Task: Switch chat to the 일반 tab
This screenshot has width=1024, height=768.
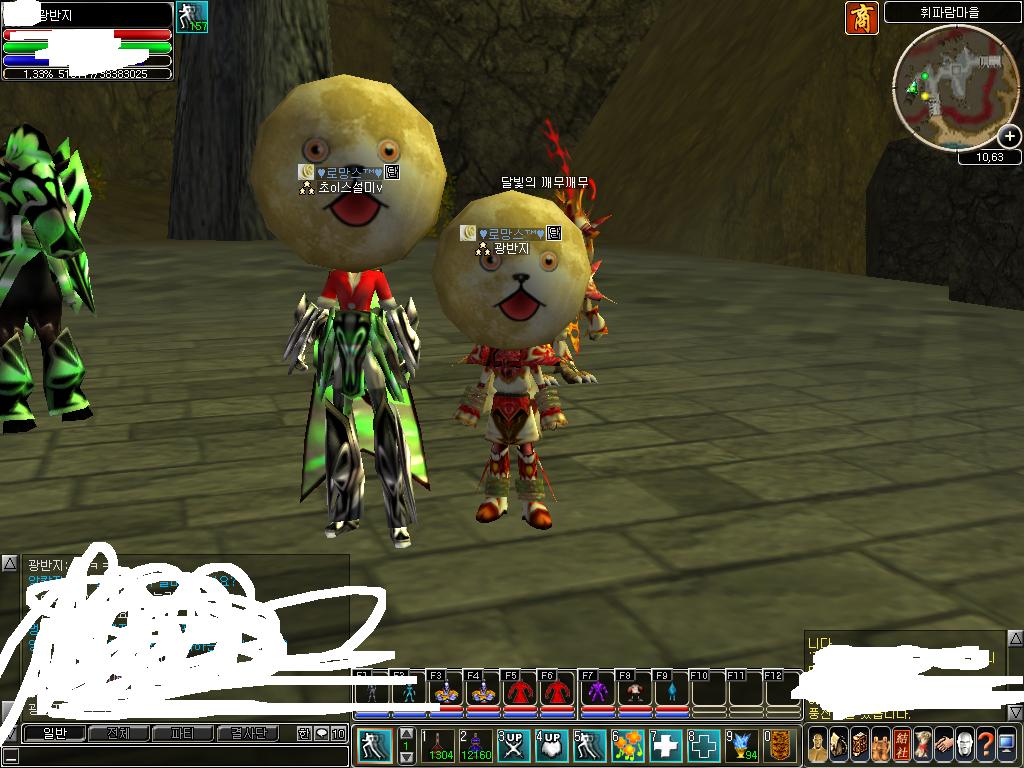Action: (x=53, y=733)
